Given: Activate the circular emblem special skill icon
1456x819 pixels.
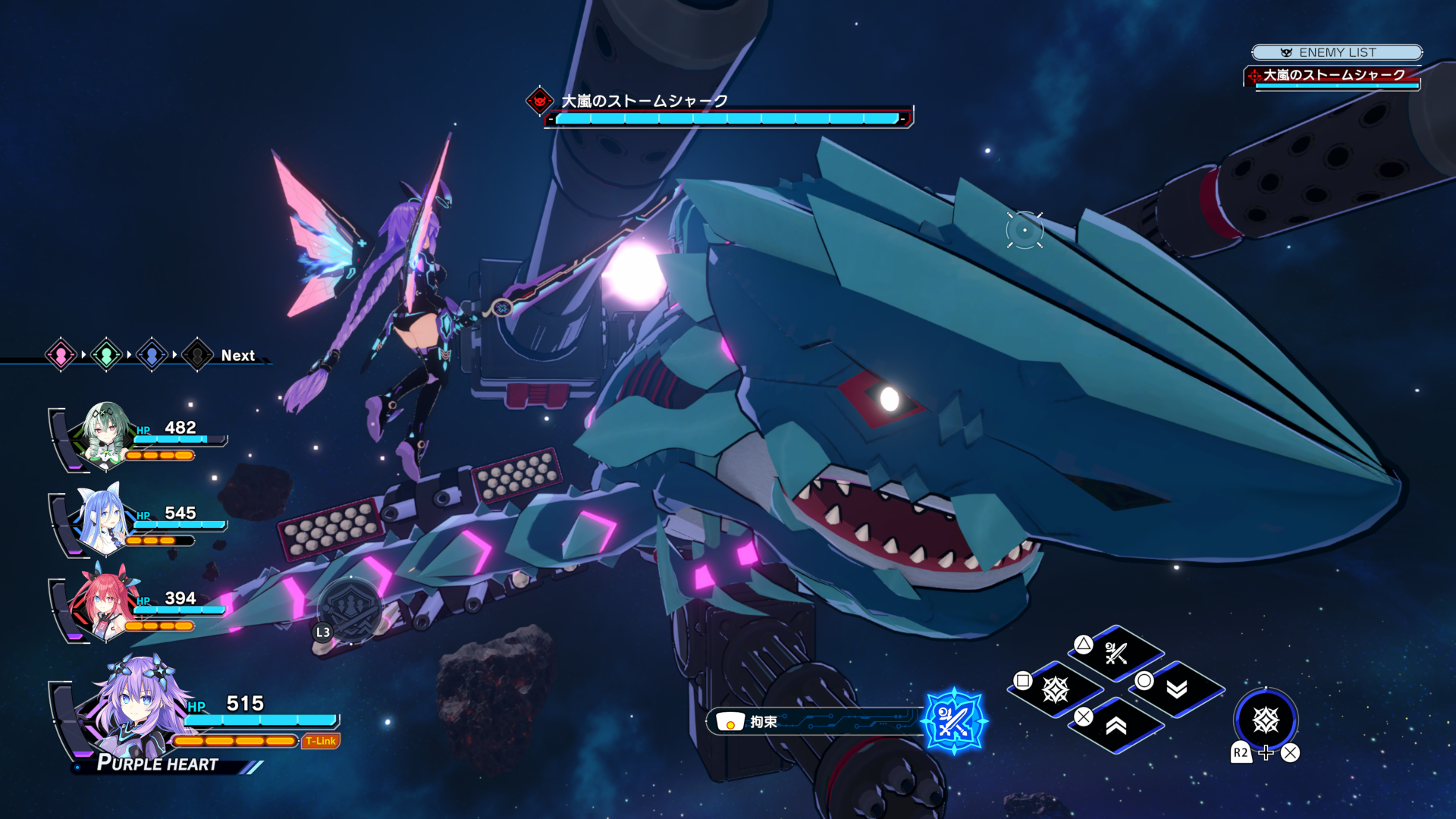Looking at the screenshot, I should (x=1266, y=720).
